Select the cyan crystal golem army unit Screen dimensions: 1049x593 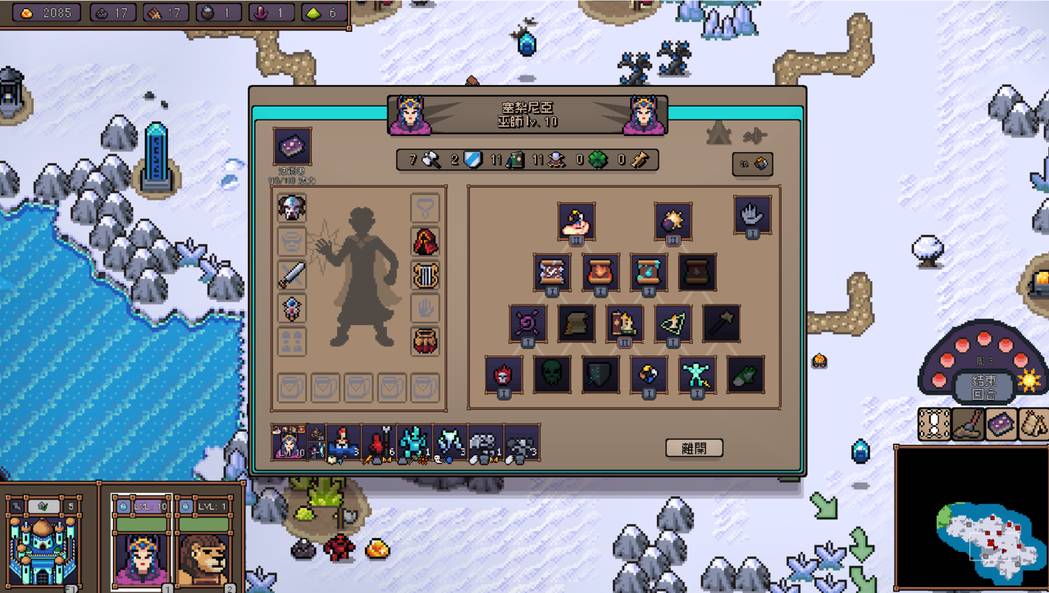414,442
